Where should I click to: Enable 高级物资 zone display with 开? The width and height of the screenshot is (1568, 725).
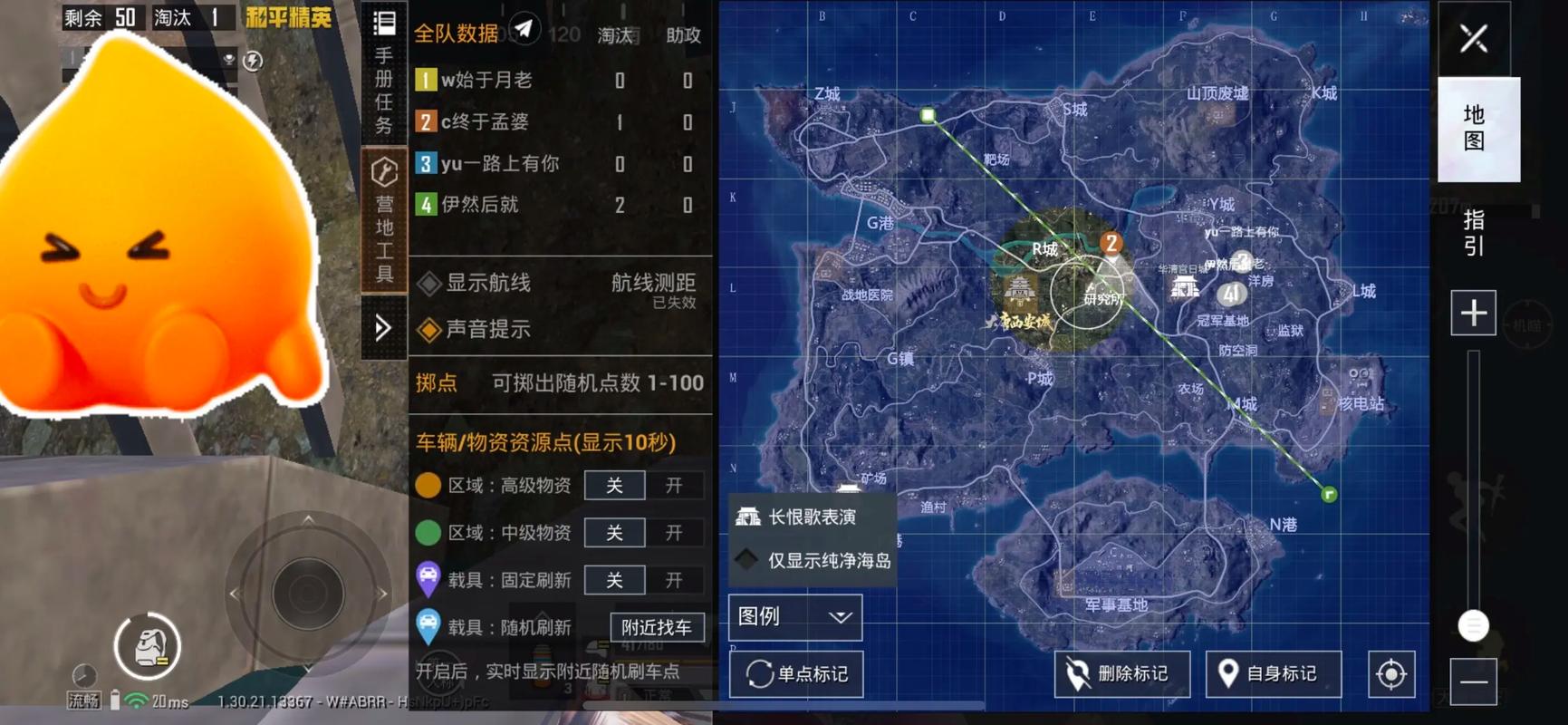click(x=674, y=485)
